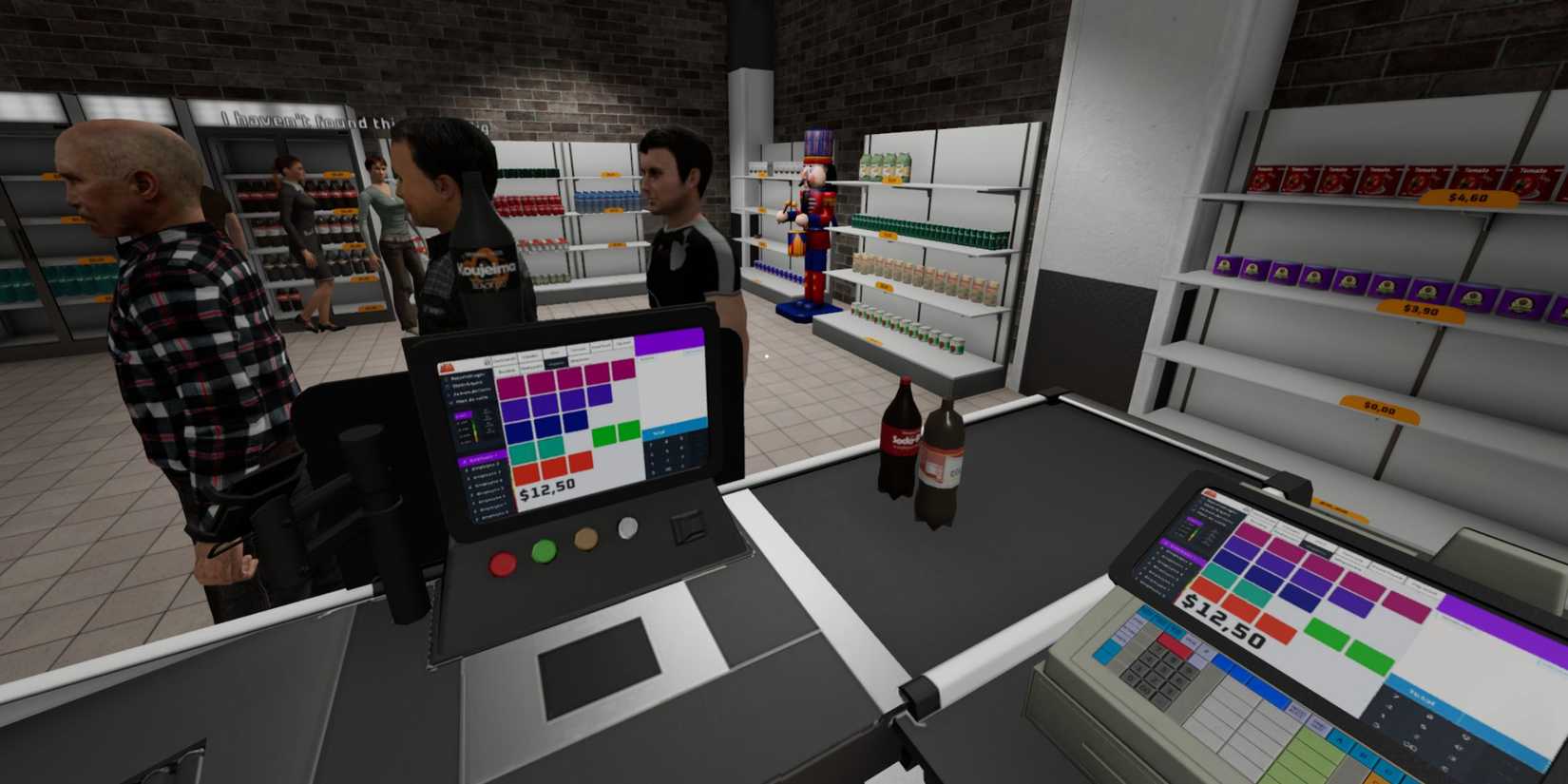1568x784 pixels.
Task: Click the orange logo icon in the POS screen corner
Action: (449, 369)
